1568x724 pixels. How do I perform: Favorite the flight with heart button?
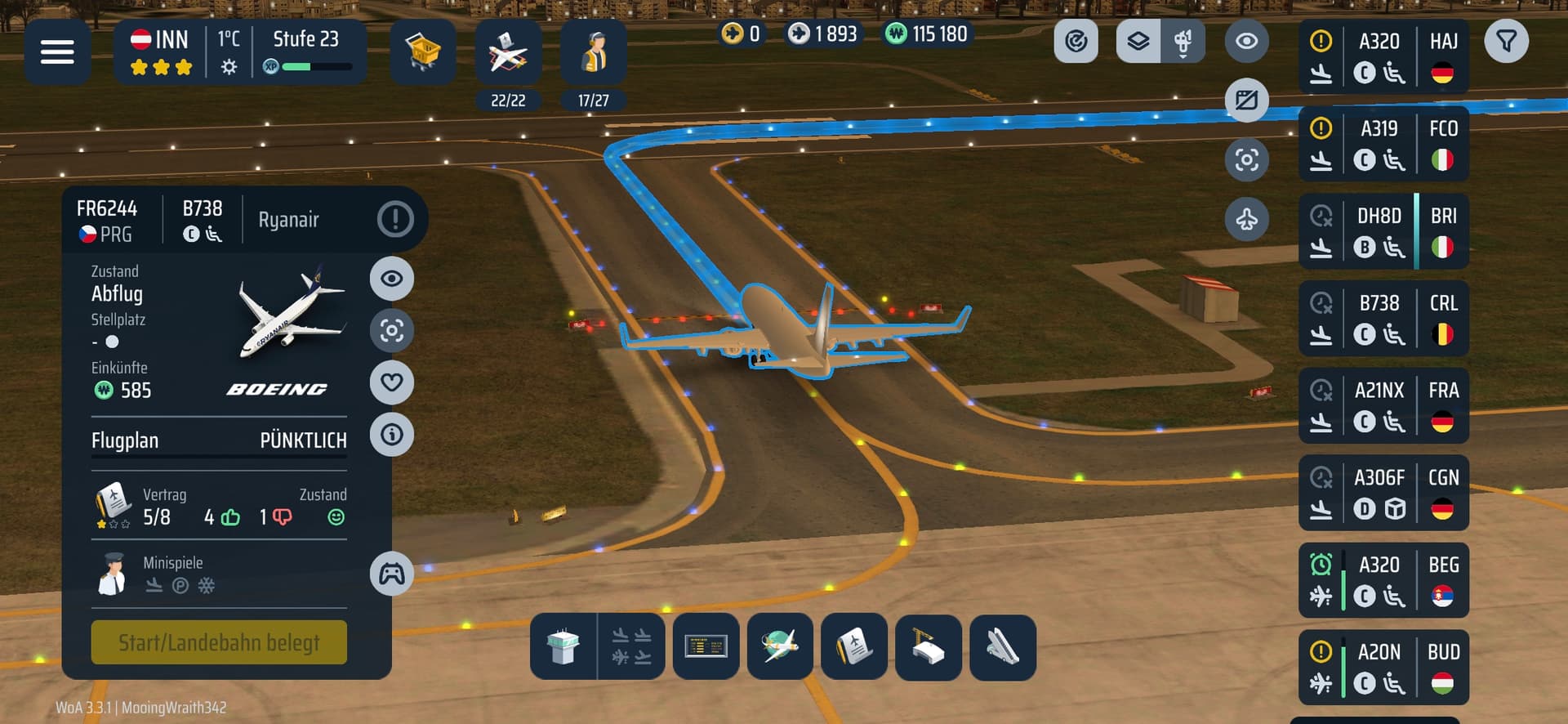392,382
